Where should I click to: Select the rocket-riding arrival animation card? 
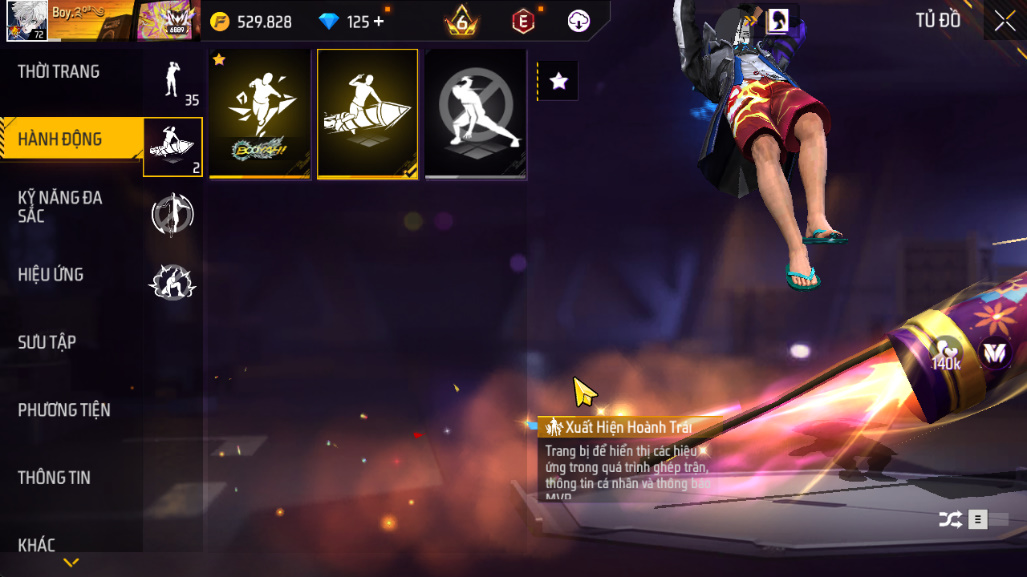[368, 114]
